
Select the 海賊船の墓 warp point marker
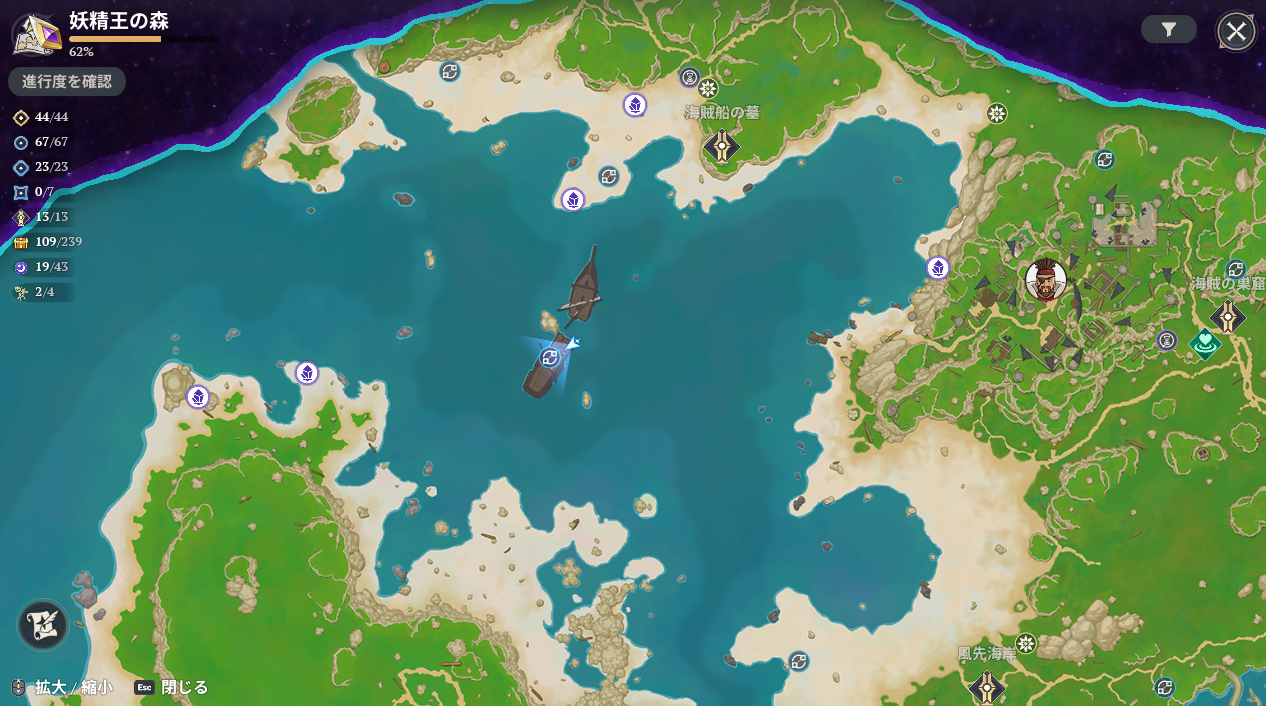721,146
